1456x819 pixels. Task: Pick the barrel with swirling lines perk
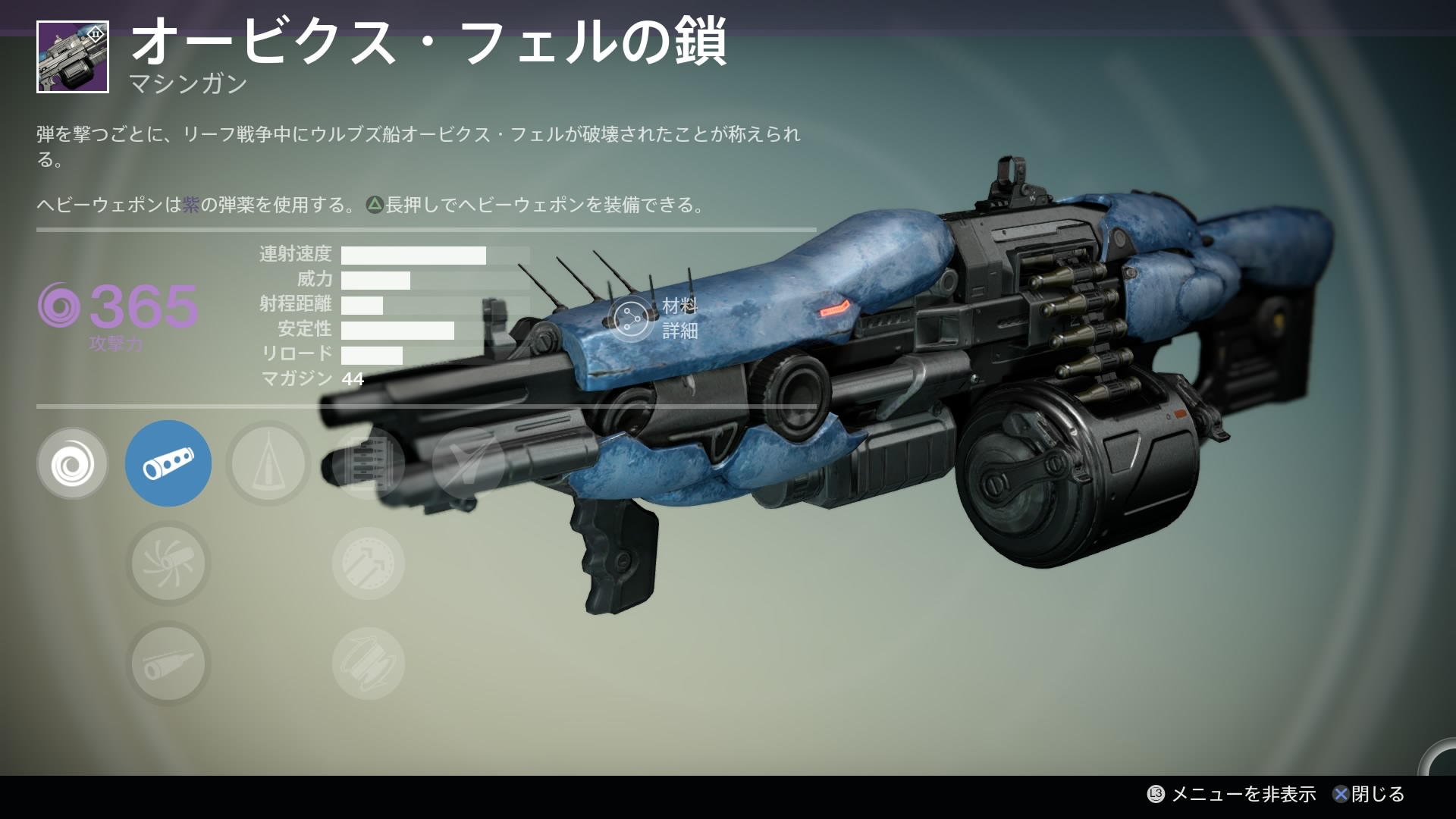[x=168, y=564]
